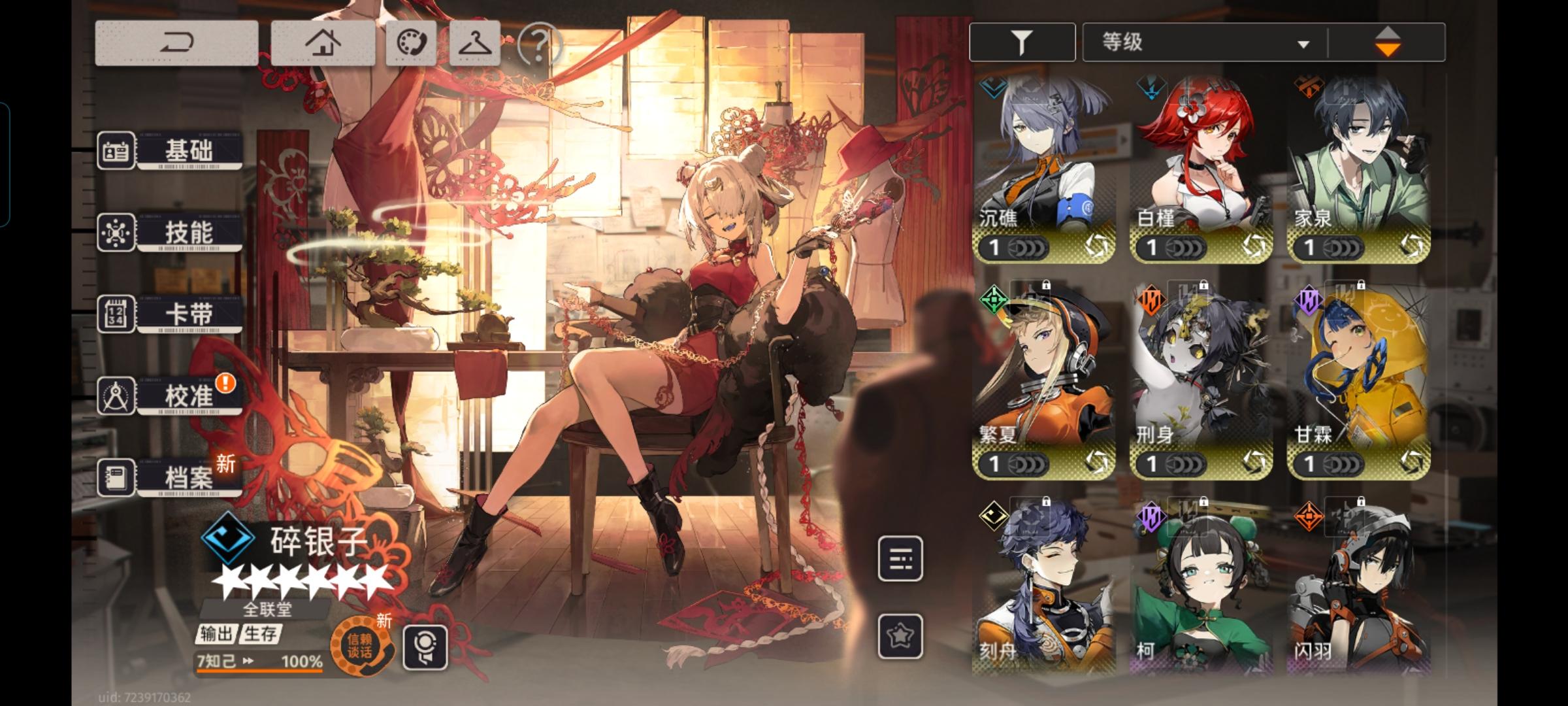Image resolution: width=1568 pixels, height=706 pixels.
Task: Open the clothes hanger outfit icon
Action: coord(475,44)
